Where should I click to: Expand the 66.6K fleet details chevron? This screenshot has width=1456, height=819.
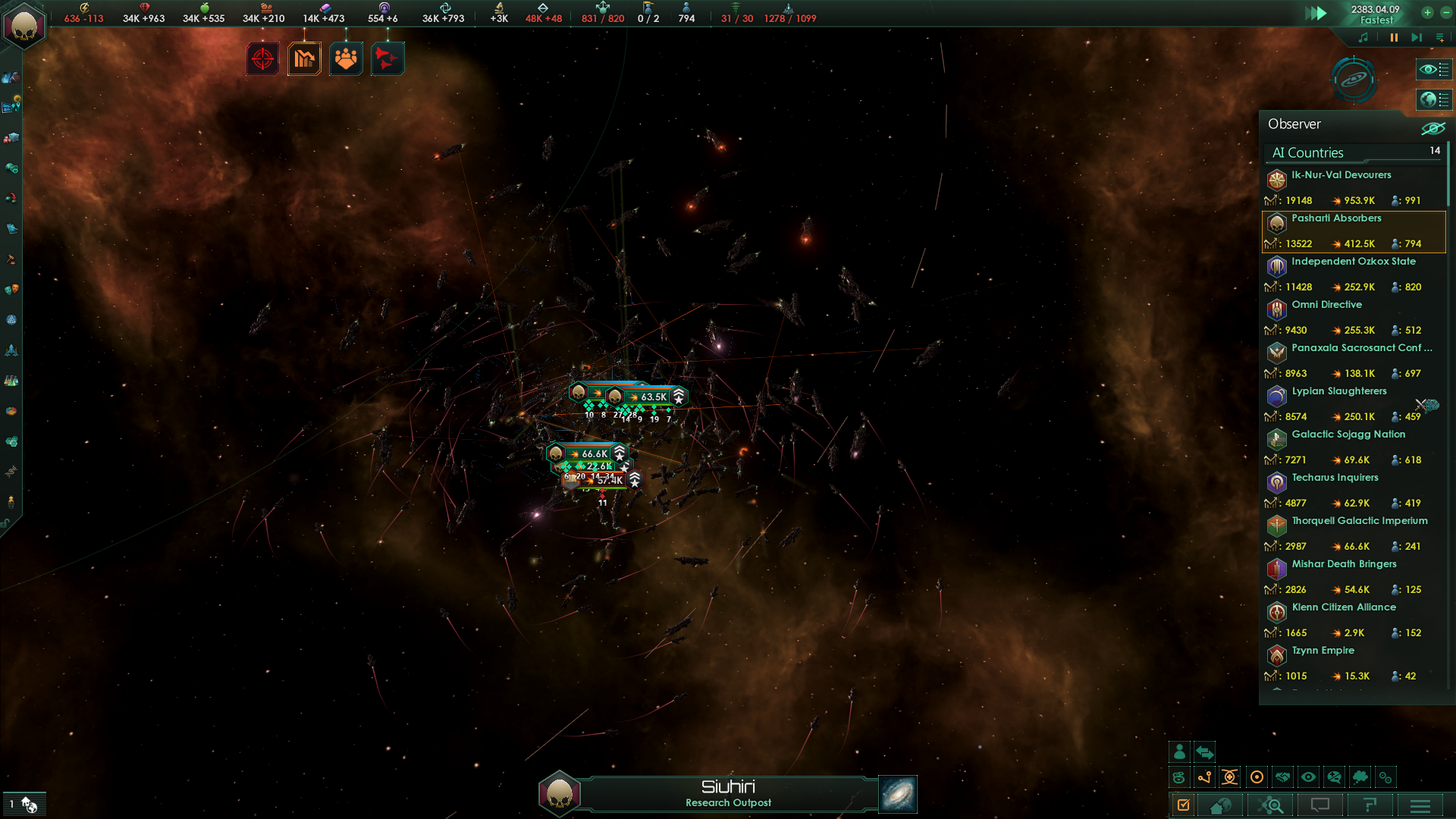(x=620, y=453)
